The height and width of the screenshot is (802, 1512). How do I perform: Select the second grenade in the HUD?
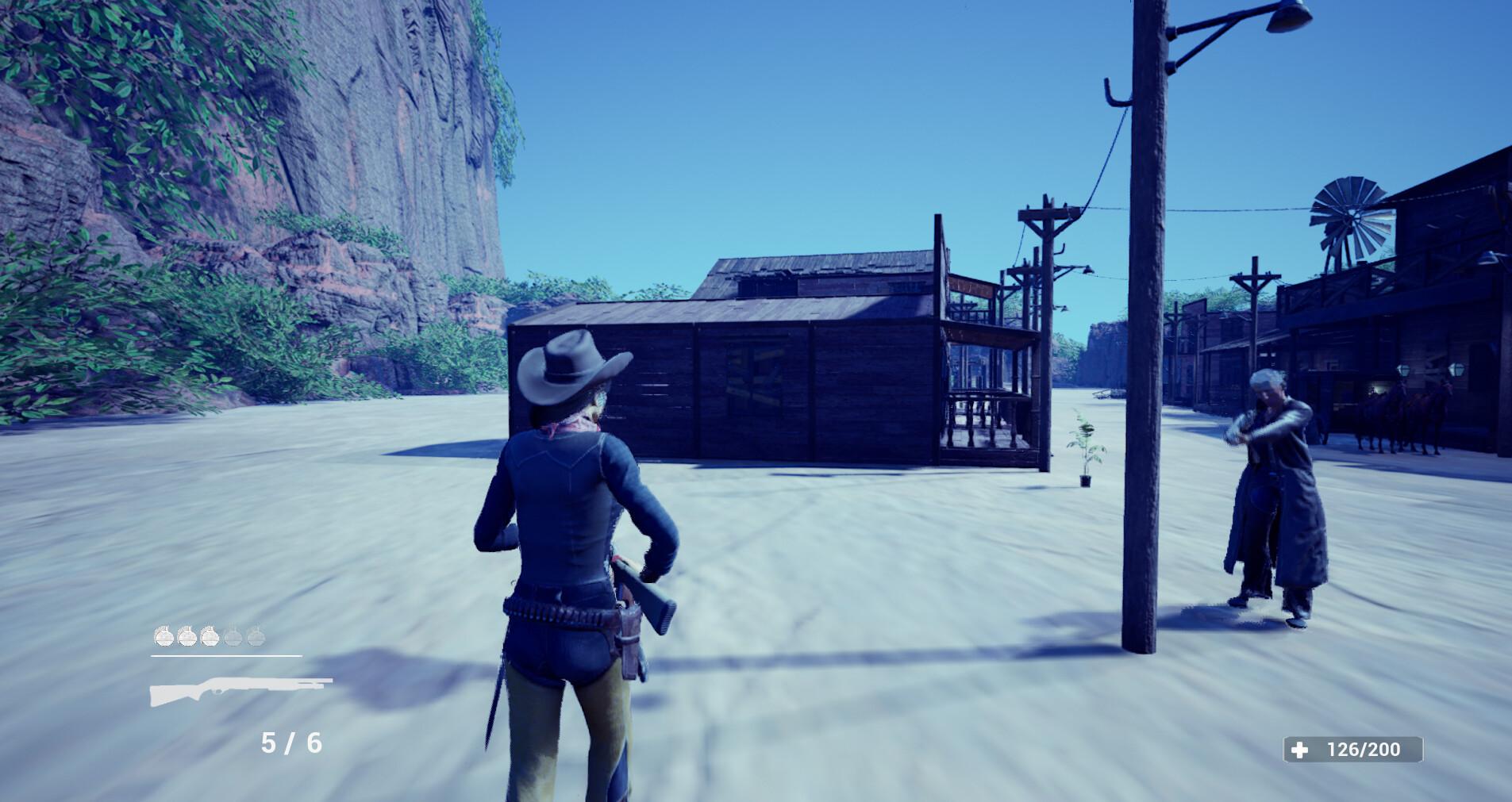[x=187, y=635]
